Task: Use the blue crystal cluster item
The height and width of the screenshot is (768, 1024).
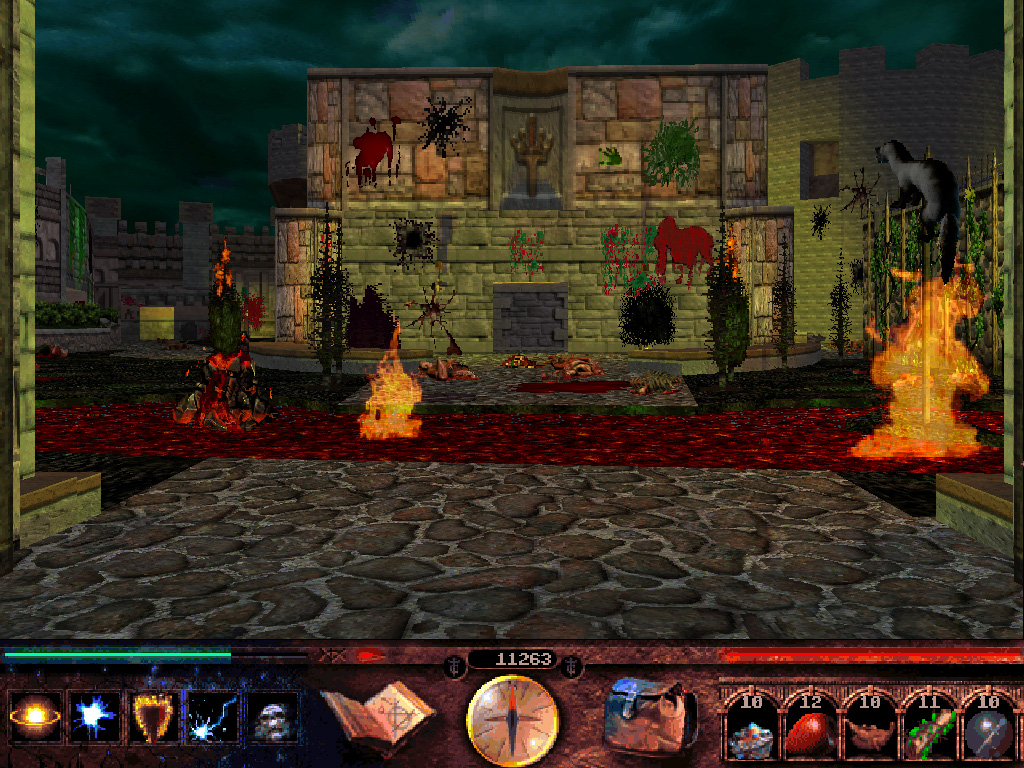Action: coord(750,729)
